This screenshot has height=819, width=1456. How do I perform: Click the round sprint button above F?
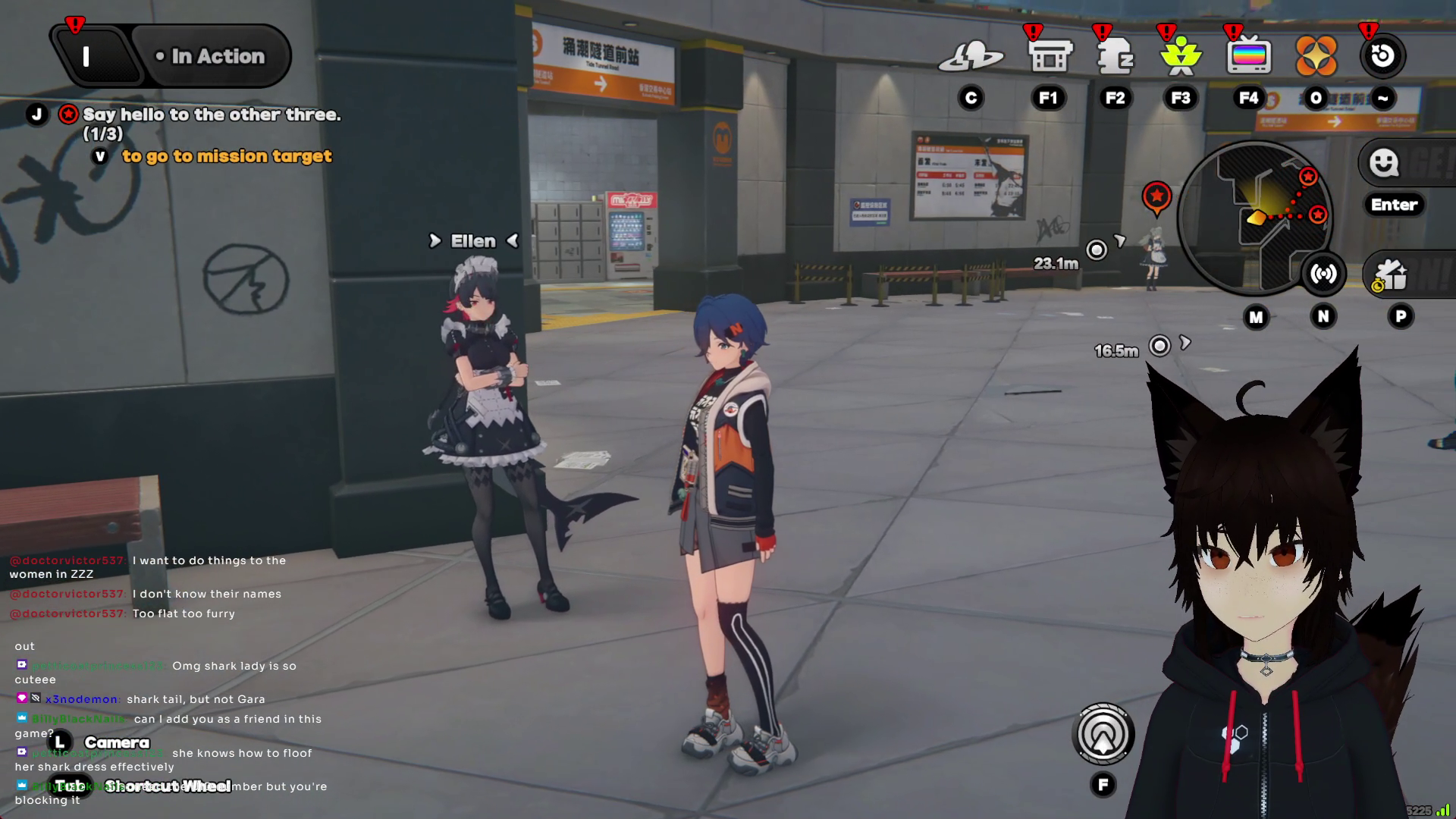1103,734
